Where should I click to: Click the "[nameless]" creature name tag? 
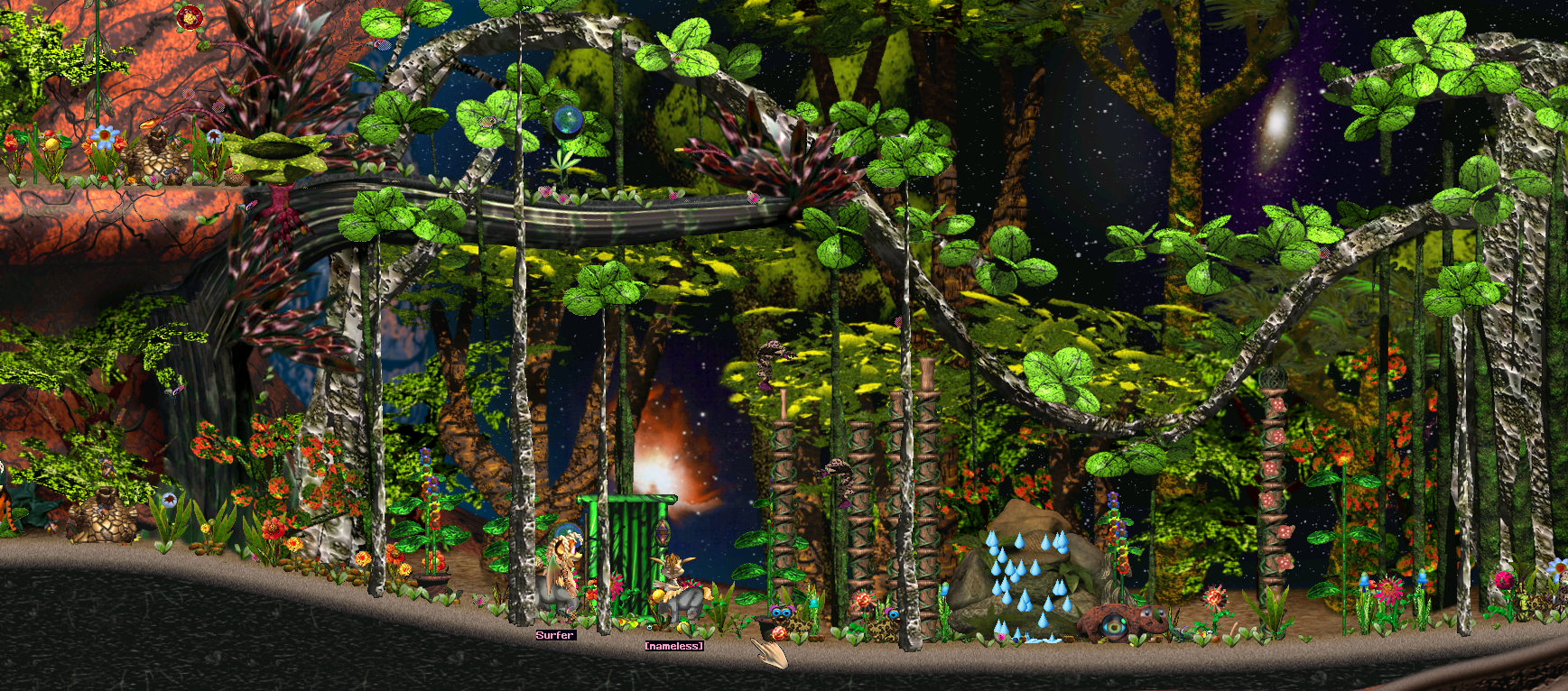click(673, 646)
